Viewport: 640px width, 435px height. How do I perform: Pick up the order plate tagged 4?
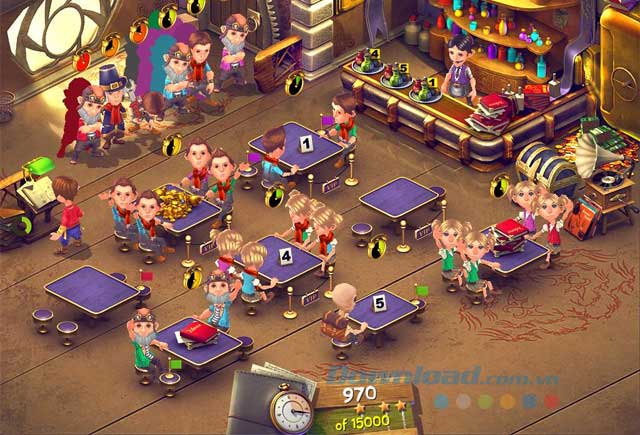(368, 65)
